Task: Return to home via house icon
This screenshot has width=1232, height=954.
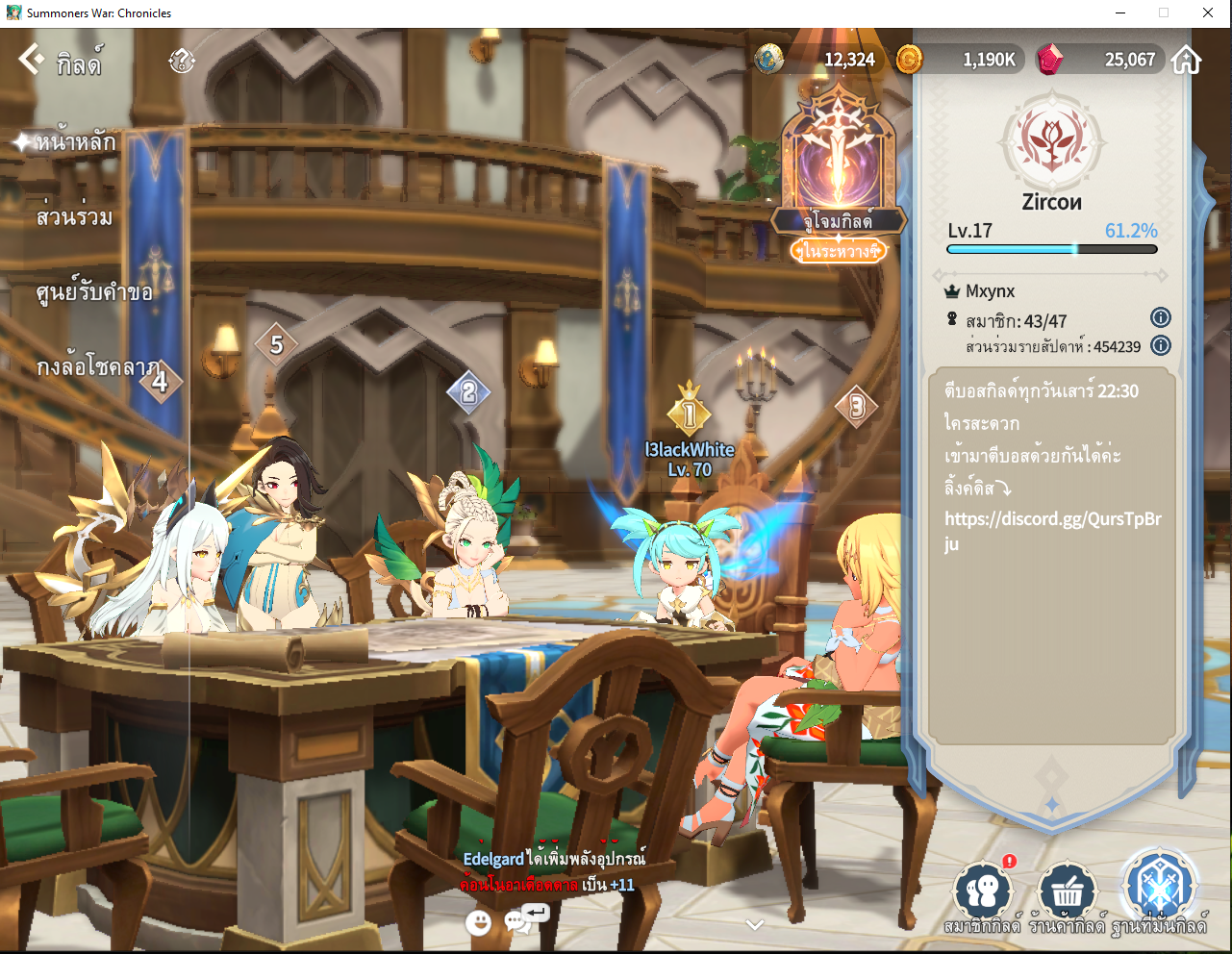Action: 1187,60
